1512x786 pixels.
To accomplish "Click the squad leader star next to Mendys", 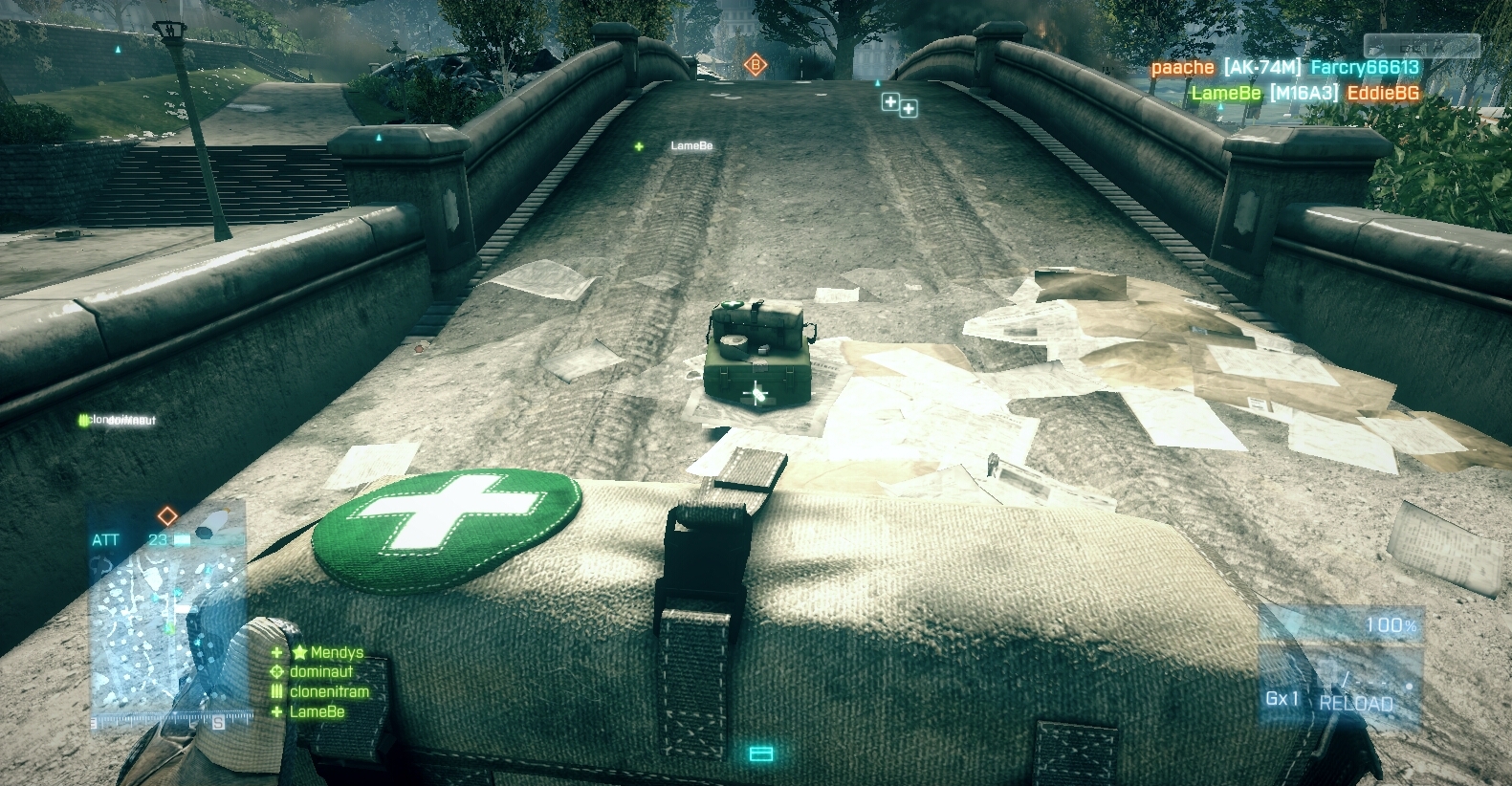I will [299, 652].
